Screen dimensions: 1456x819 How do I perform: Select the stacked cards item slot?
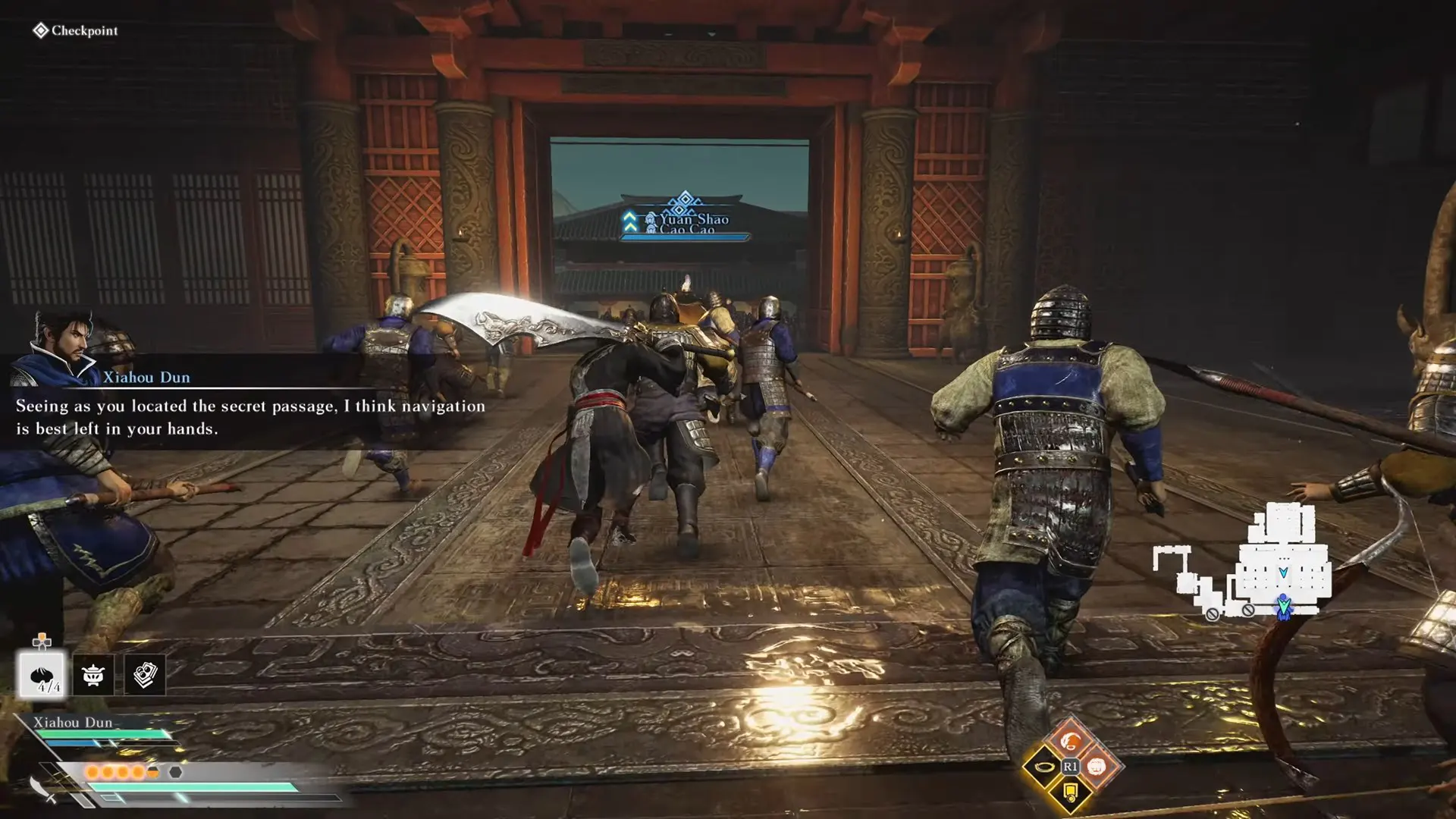click(144, 673)
